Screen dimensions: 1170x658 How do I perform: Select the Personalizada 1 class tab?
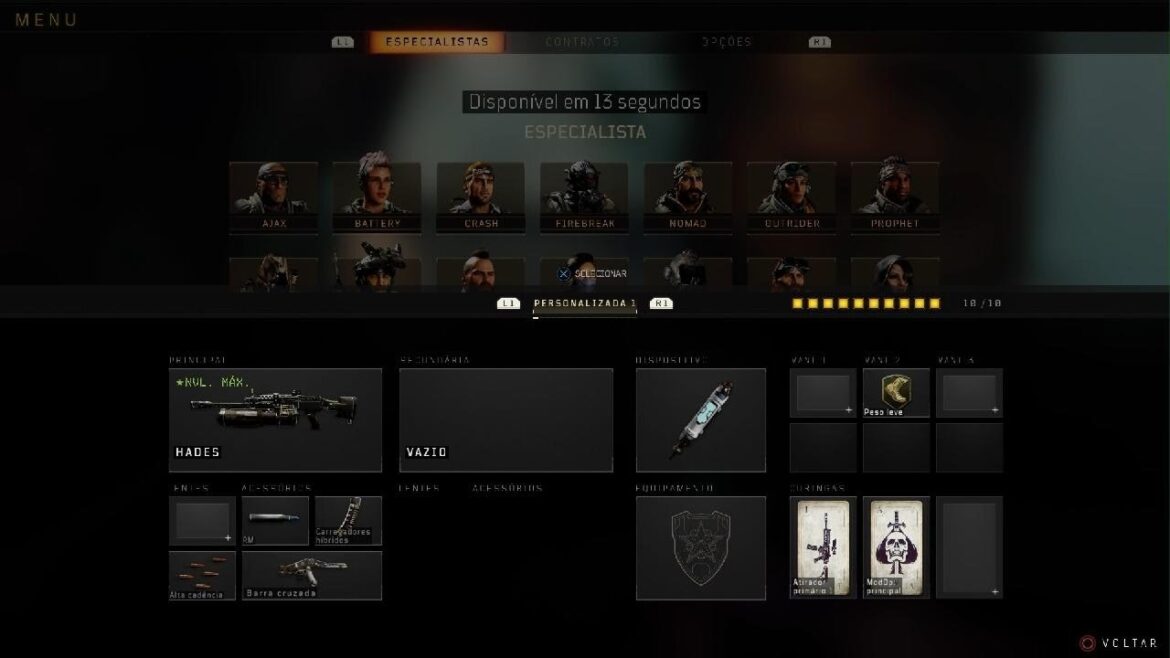point(585,303)
